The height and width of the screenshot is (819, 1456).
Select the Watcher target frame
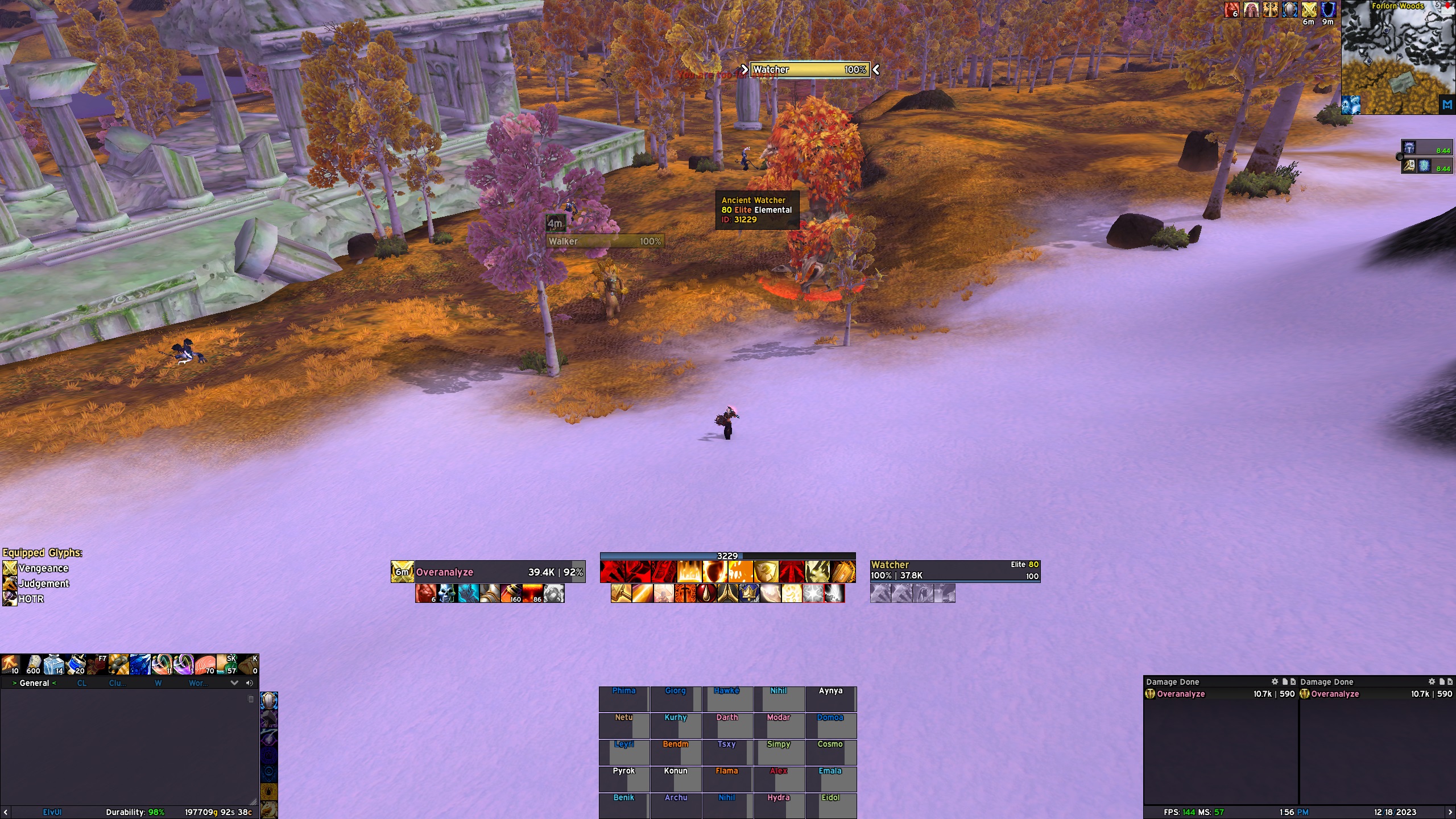[954, 570]
